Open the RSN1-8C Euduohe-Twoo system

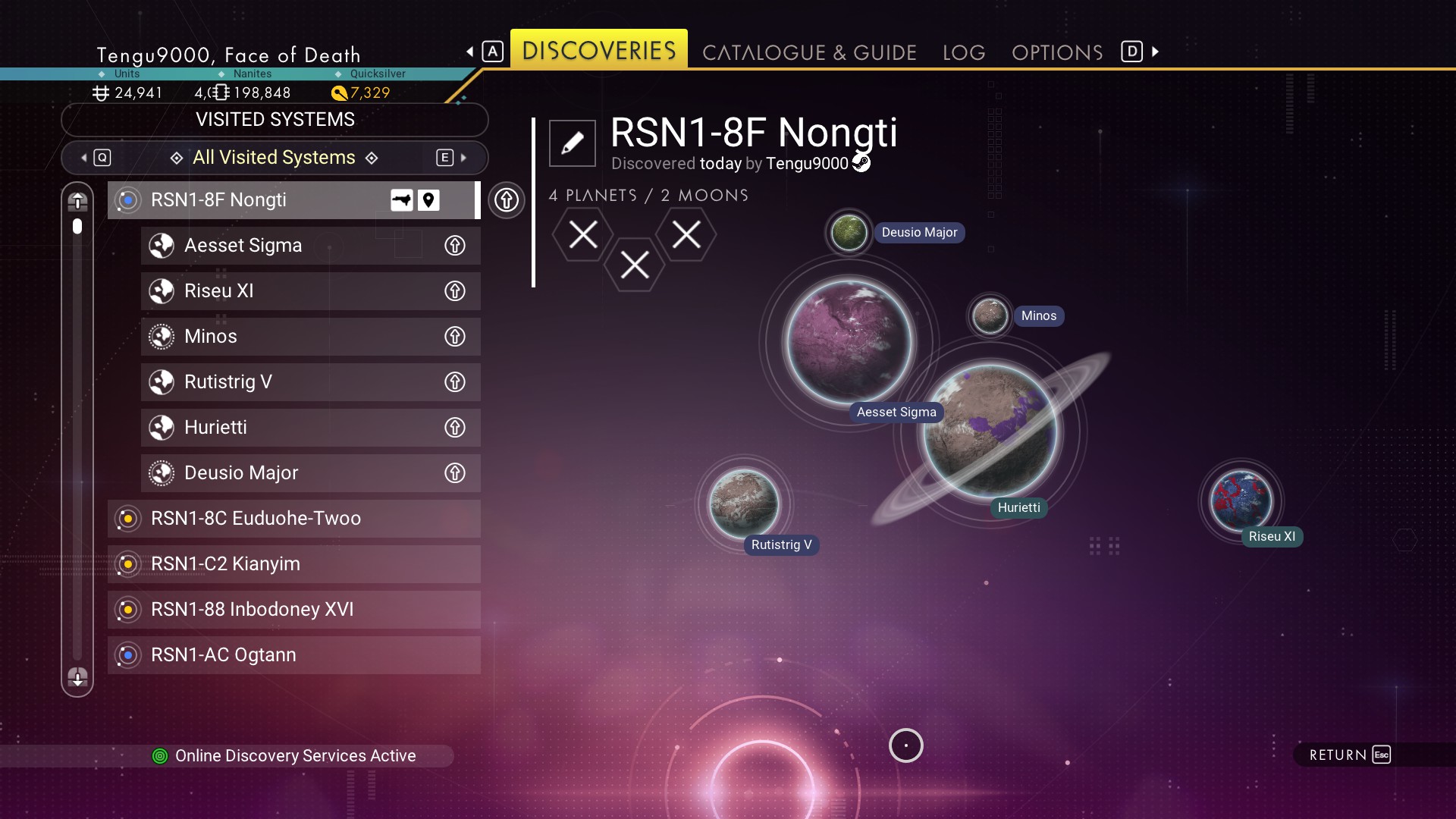(293, 519)
